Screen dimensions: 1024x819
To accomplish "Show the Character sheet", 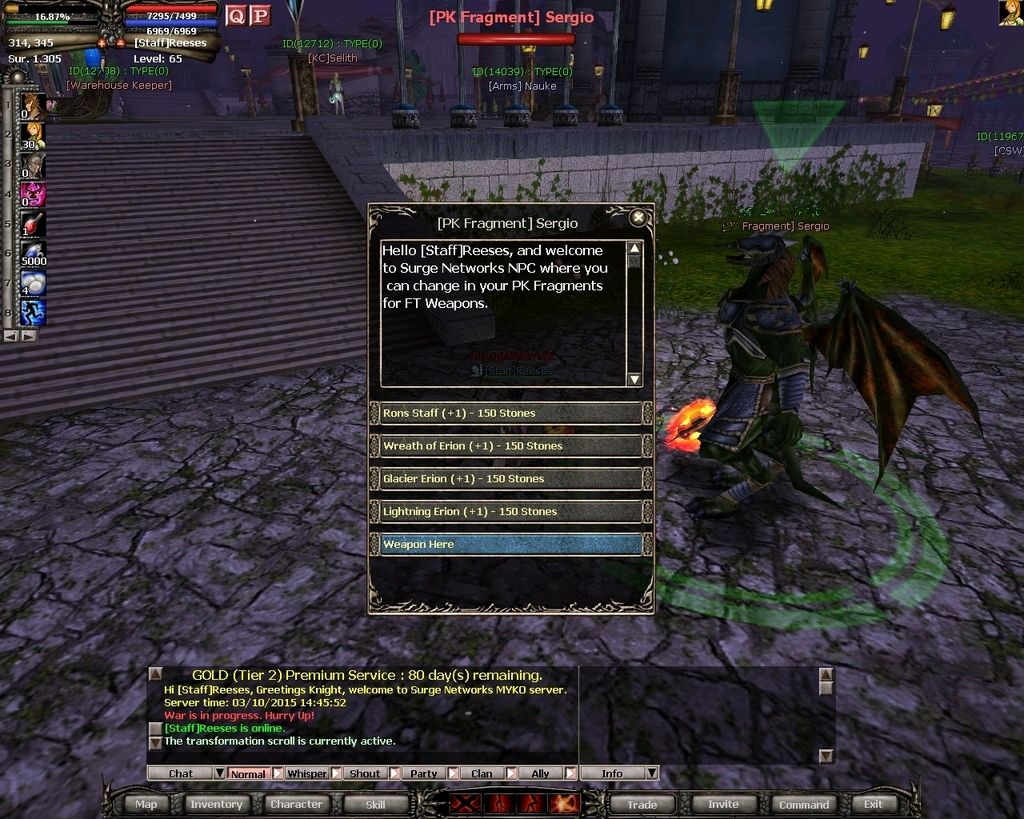I will point(296,804).
